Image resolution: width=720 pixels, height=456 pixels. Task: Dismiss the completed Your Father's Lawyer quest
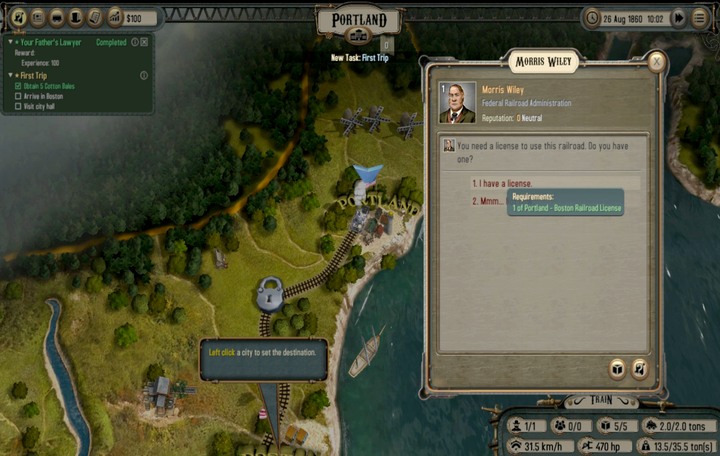[x=144, y=42]
